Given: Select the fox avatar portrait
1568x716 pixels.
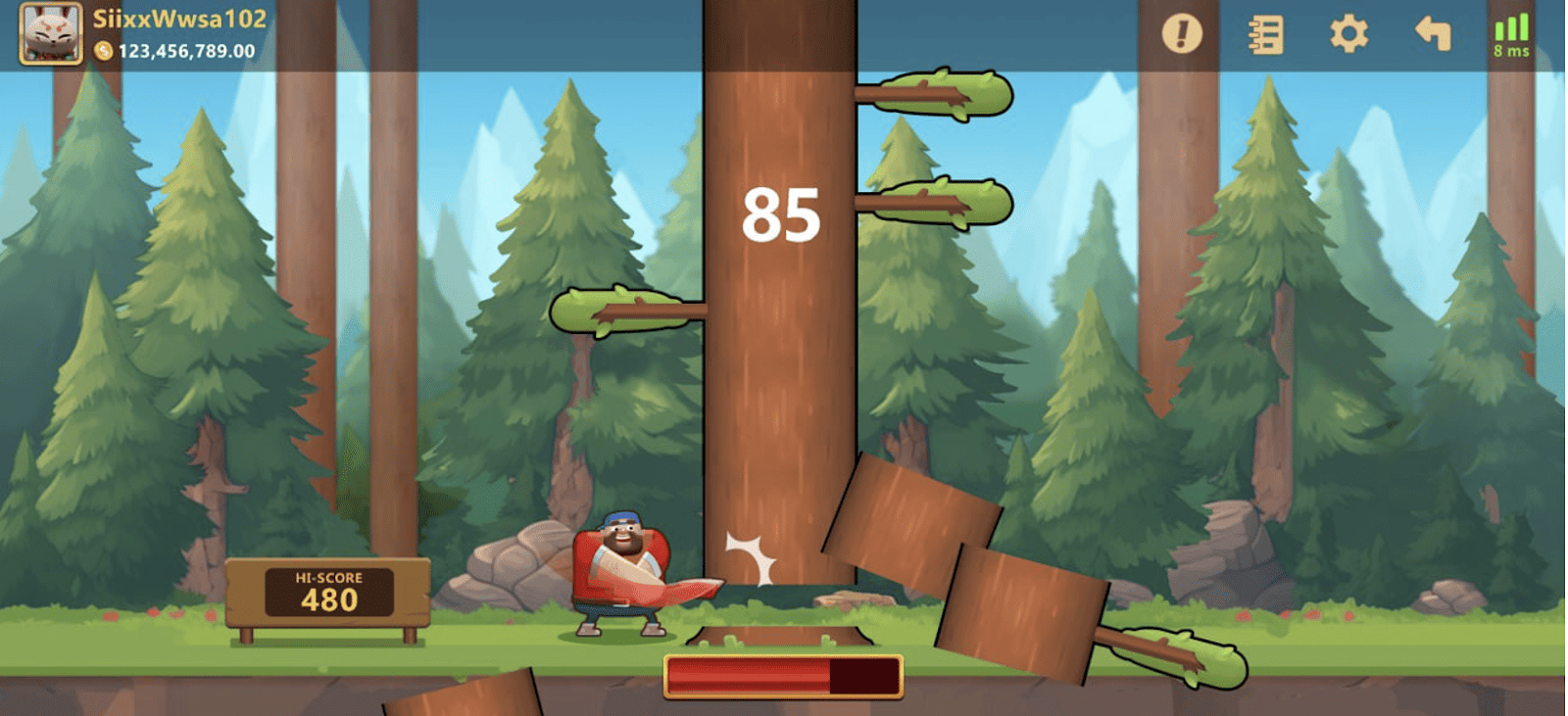Looking at the screenshot, I should tap(49, 31).
